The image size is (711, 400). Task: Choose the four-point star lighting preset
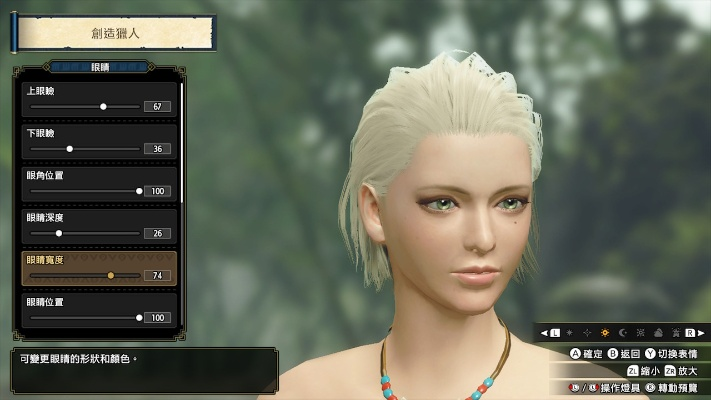tap(586, 332)
